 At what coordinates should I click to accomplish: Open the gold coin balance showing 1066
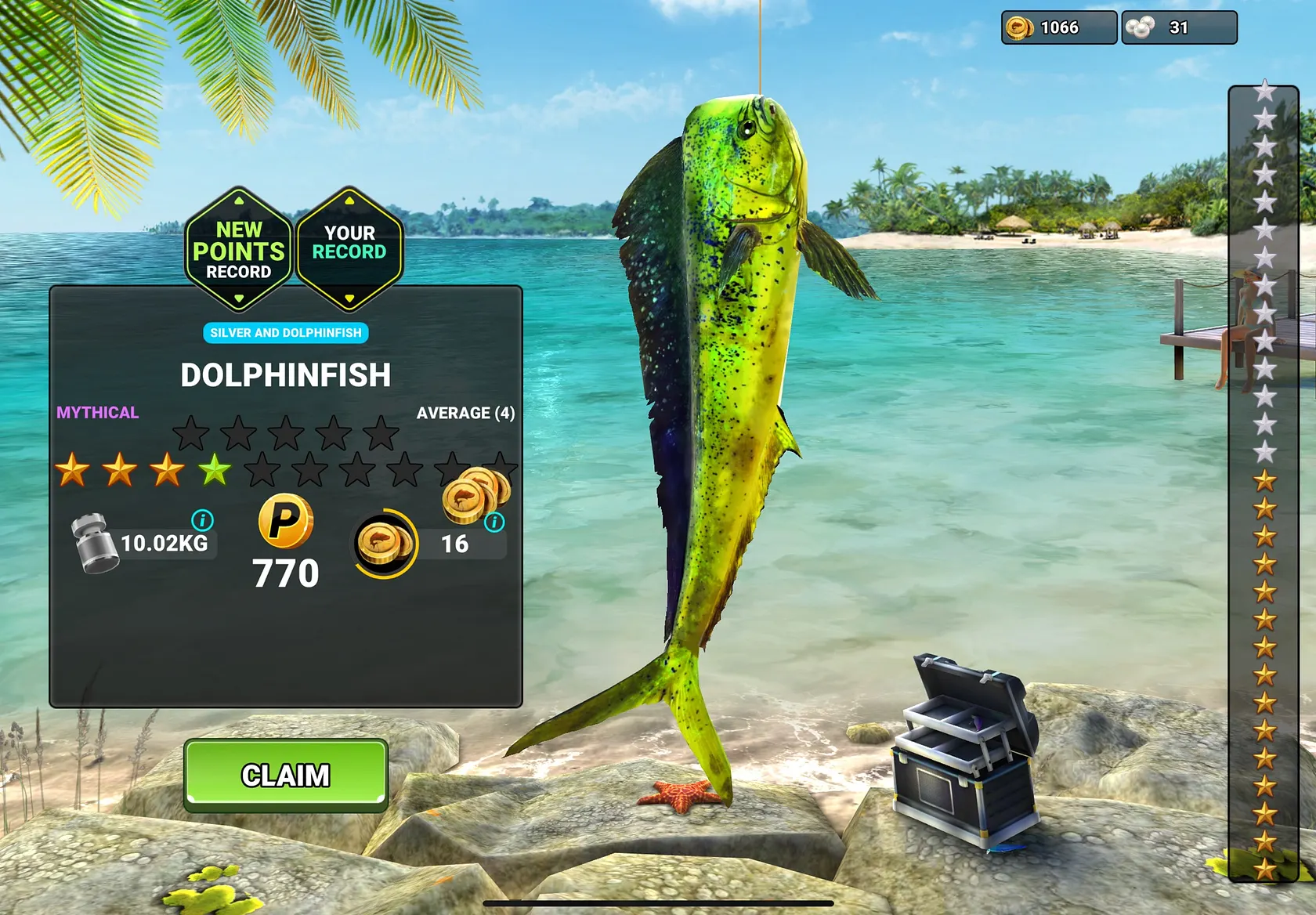(1058, 28)
